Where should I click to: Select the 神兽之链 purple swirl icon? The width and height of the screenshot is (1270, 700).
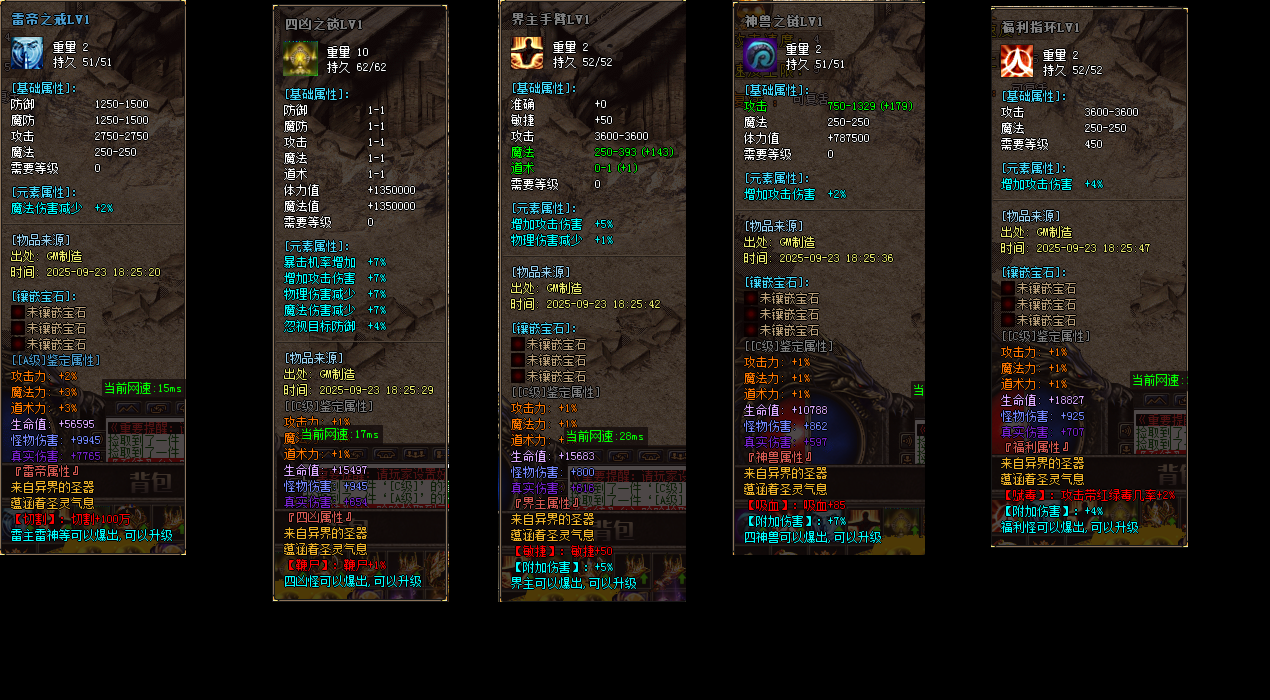coord(761,56)
